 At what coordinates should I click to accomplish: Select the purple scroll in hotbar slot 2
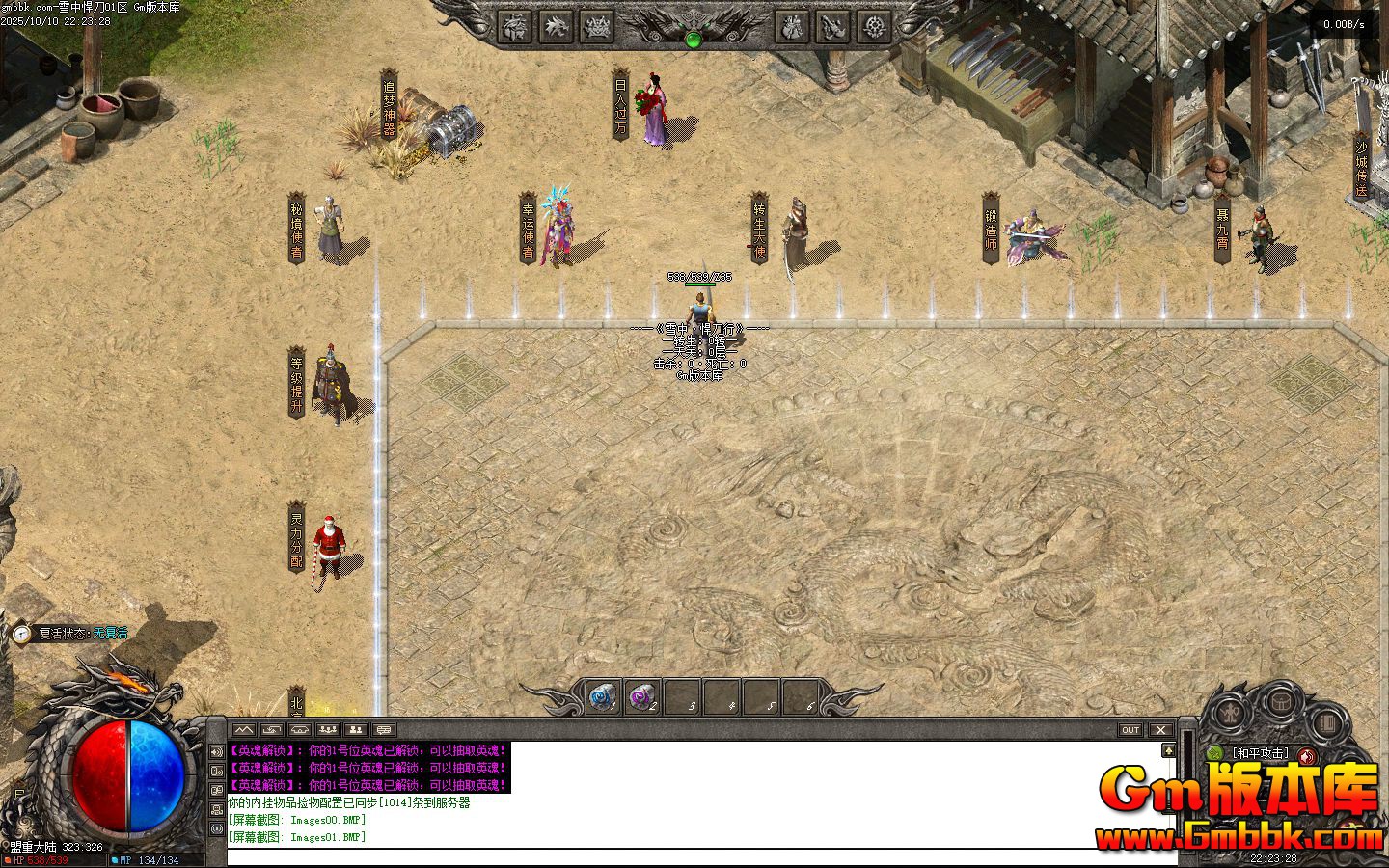642,696
